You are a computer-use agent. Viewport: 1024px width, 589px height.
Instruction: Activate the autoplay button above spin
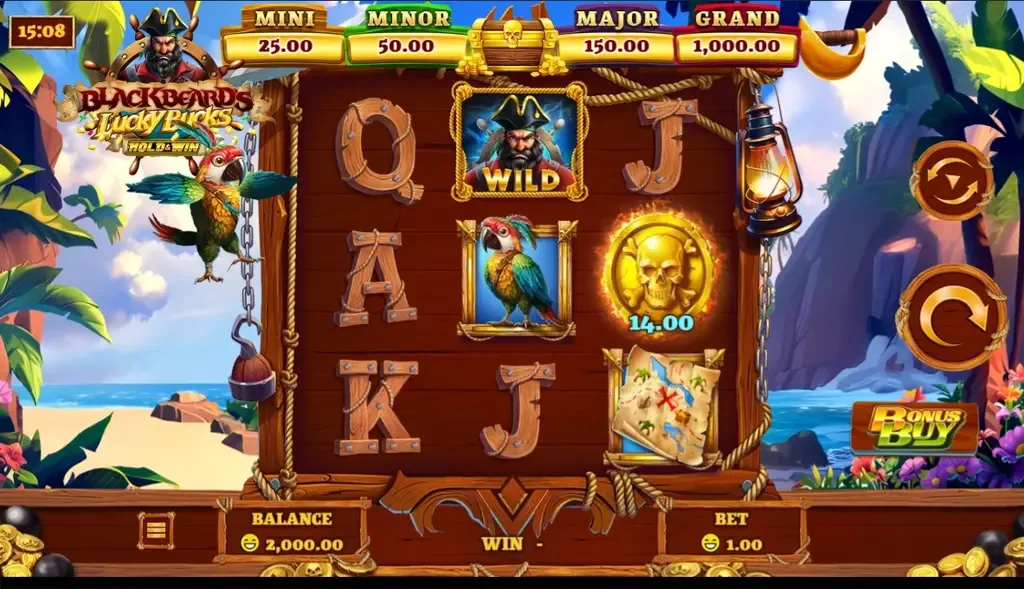coord(951,181)
